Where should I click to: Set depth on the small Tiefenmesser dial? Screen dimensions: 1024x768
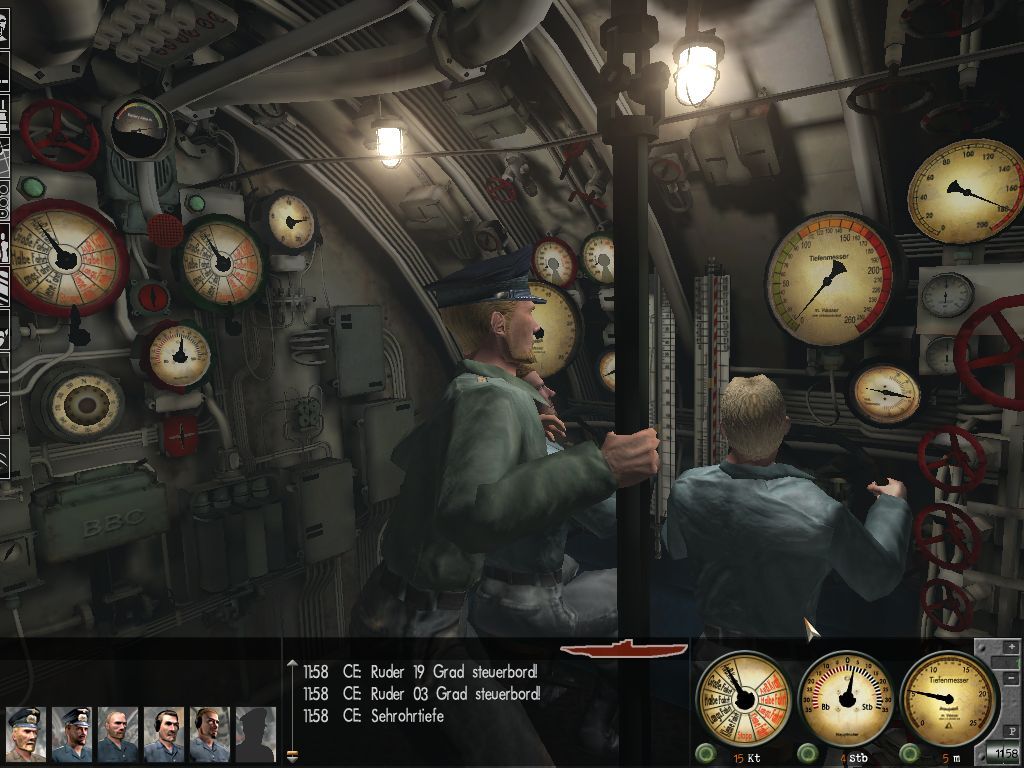pos(948,696)
